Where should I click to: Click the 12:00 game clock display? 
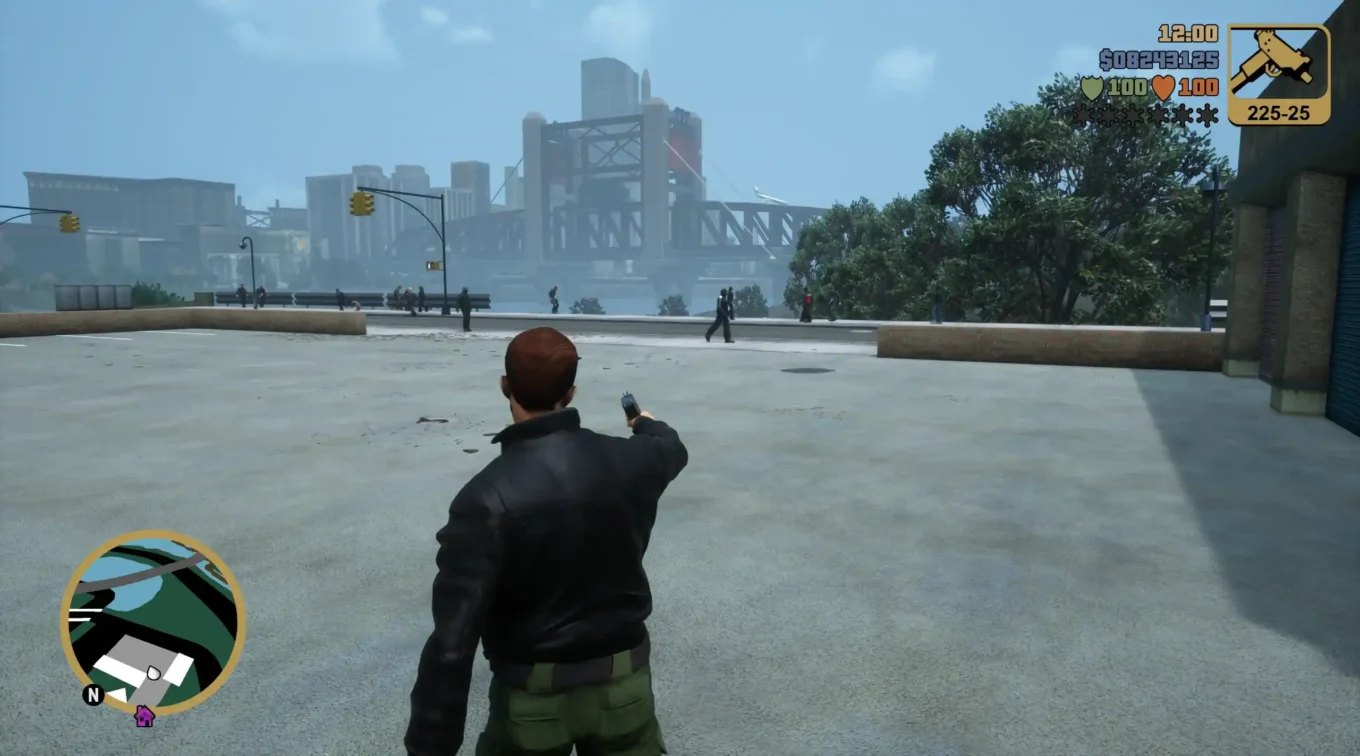[x=1186, y=33]
